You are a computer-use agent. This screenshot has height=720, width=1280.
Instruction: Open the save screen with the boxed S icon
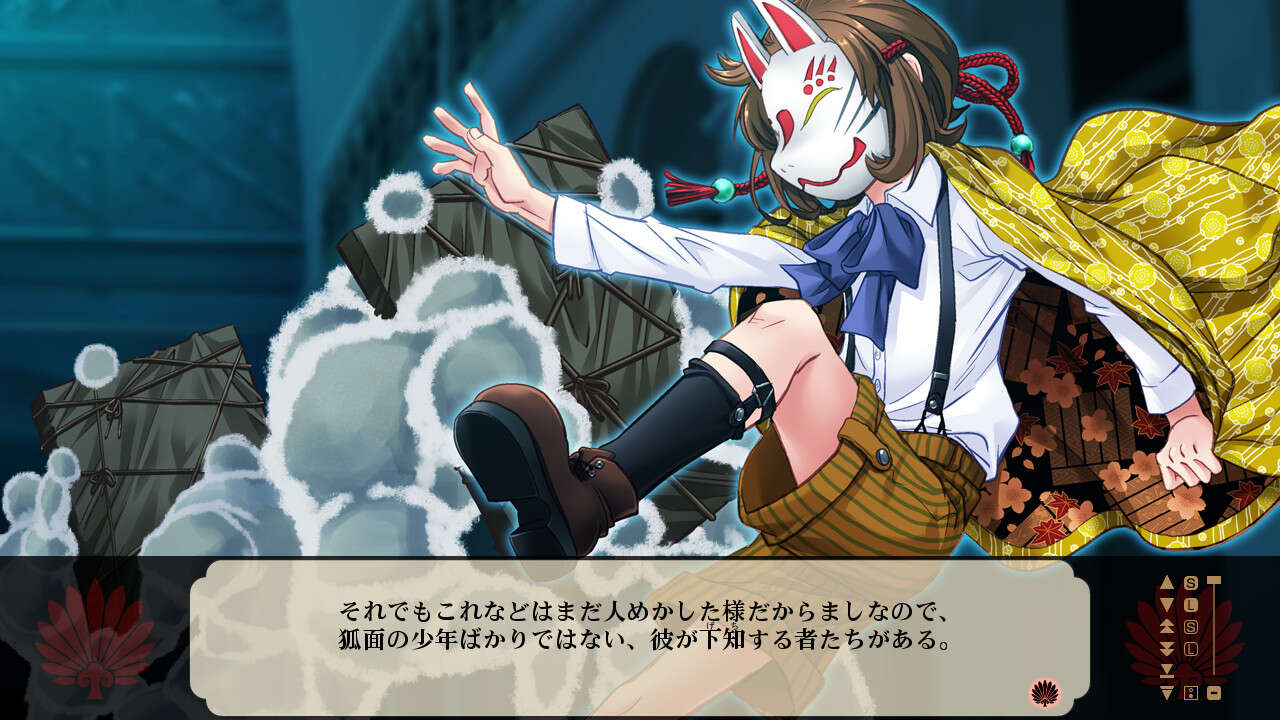click(x=1191, y=626)
